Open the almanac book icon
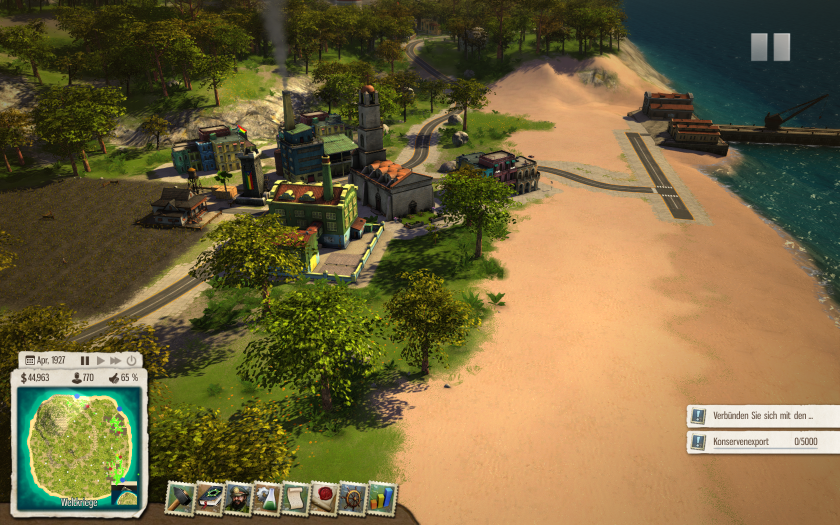 click(209, 498)
